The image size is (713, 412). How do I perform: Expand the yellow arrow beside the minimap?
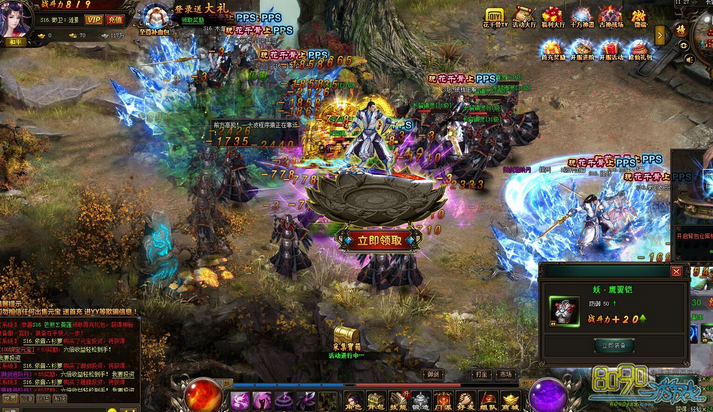pos(660,34)
